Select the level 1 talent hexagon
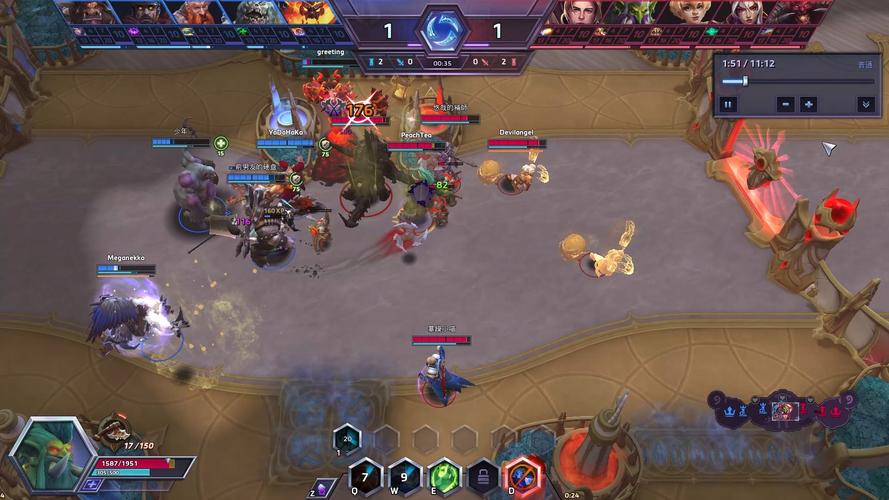Screen dimensions: 889x500 (346, 437)
